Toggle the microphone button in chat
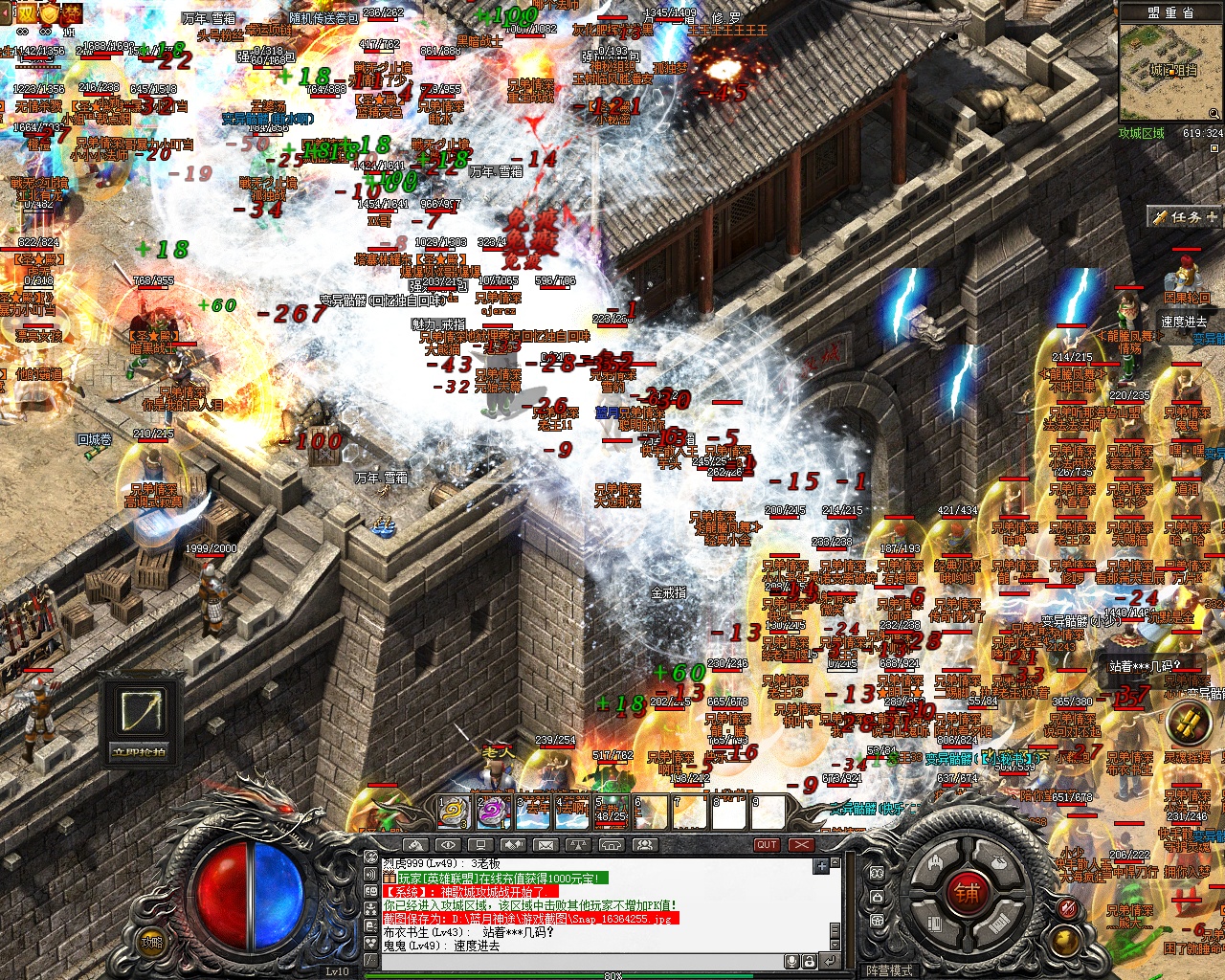Image resolution: width=1225 pixels, height=980 pixels. (x=793, y=961)
